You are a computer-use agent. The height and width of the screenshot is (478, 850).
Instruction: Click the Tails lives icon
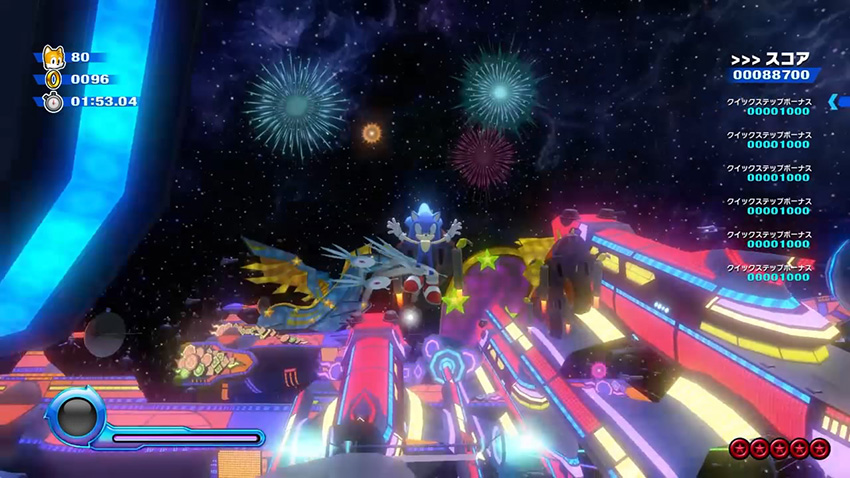point(51,58)
